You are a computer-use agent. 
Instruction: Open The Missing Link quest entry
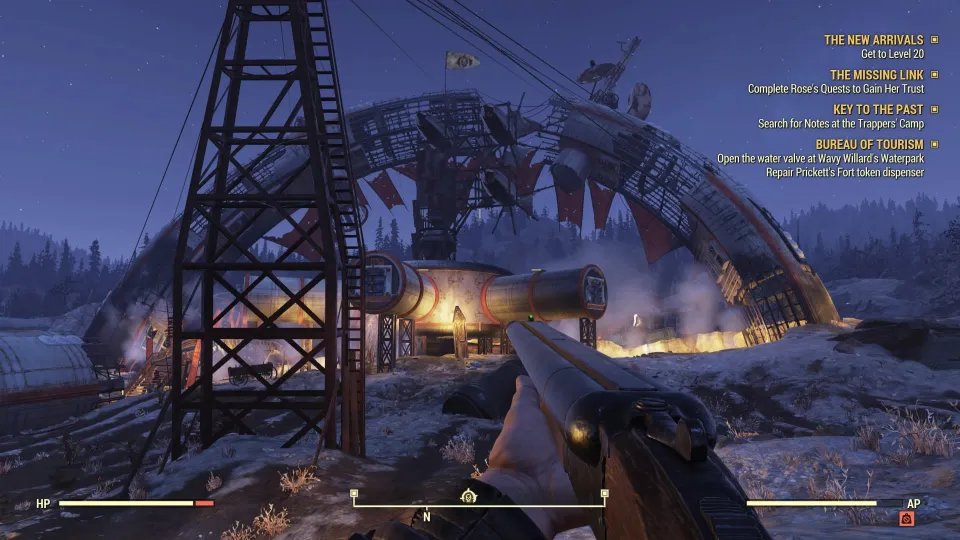click(x=878, y=75)
